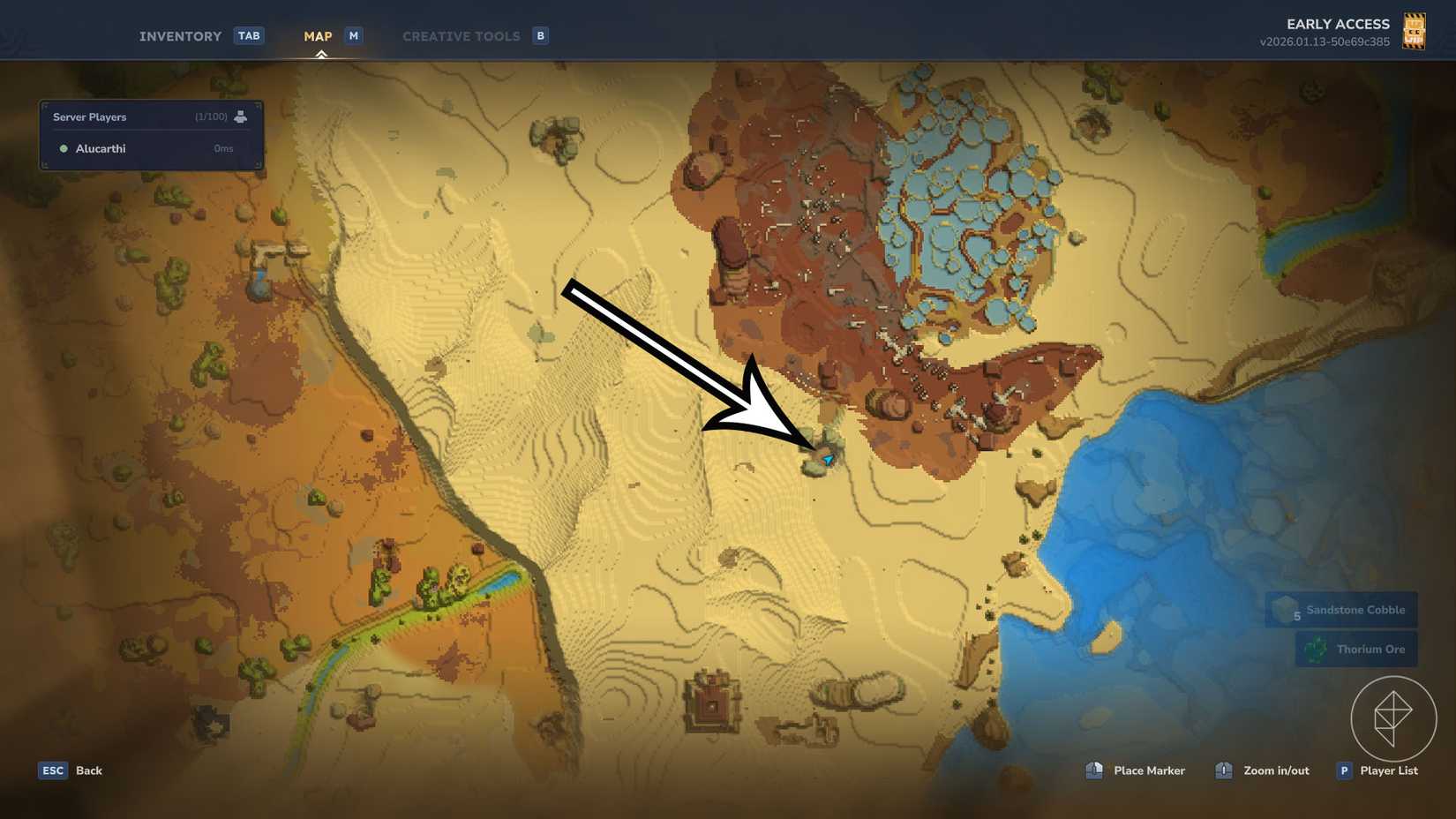Viewport: 1456px width, 819px height.
Task: Click the Early Access ticket icon
Action: click(1414, 30)
